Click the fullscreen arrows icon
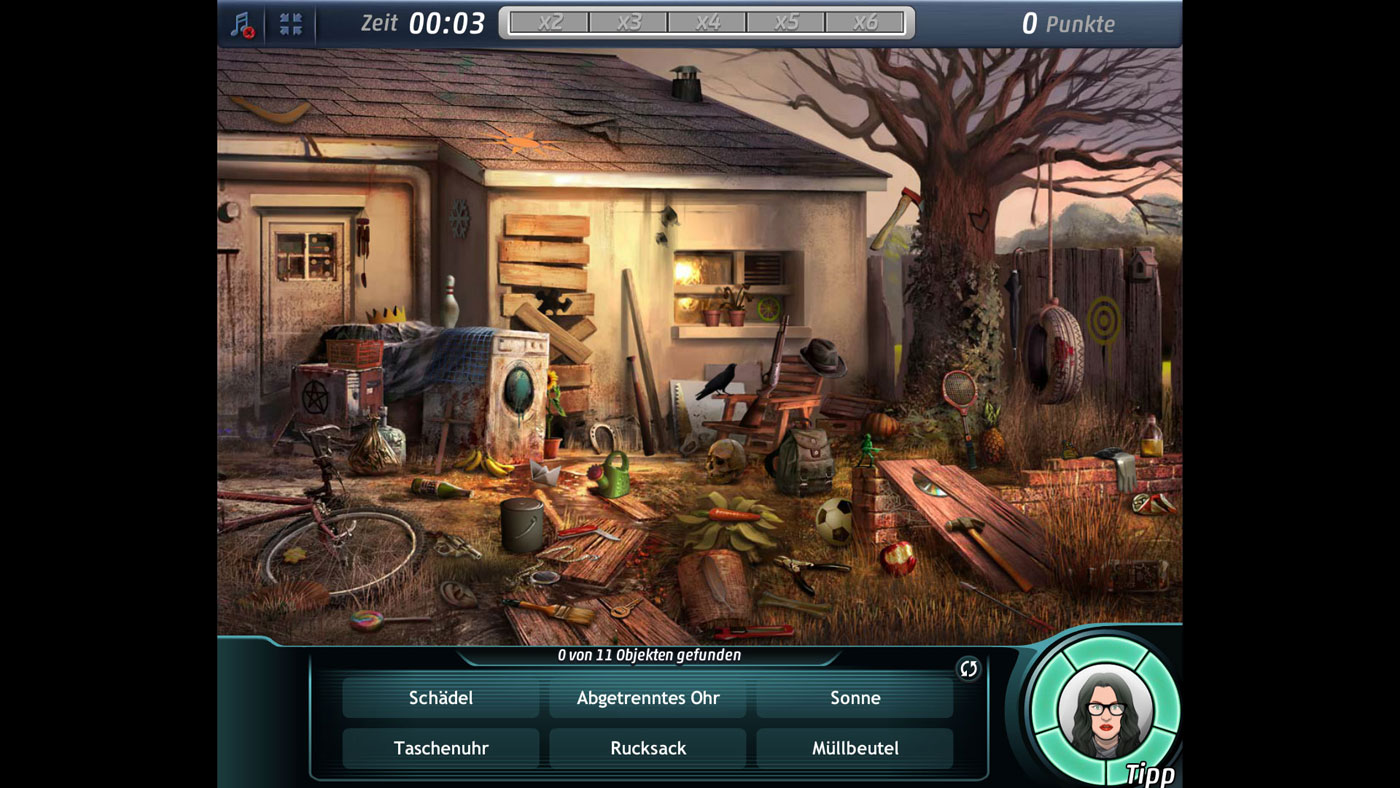The height and width of the screenshot is (788, 1400). [291, 24]
